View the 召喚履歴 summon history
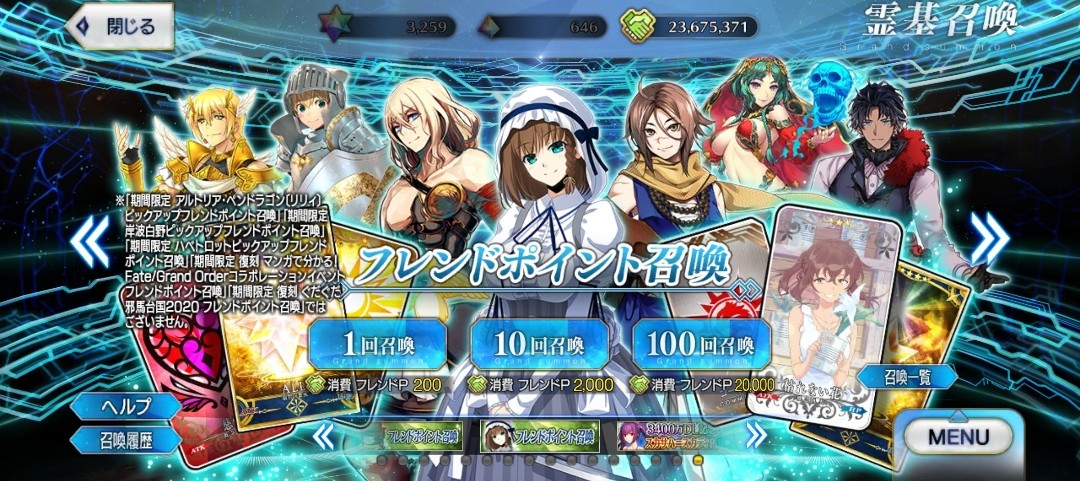The height and width of the screenshot is (481, 1080). click(x=125, y=439)
